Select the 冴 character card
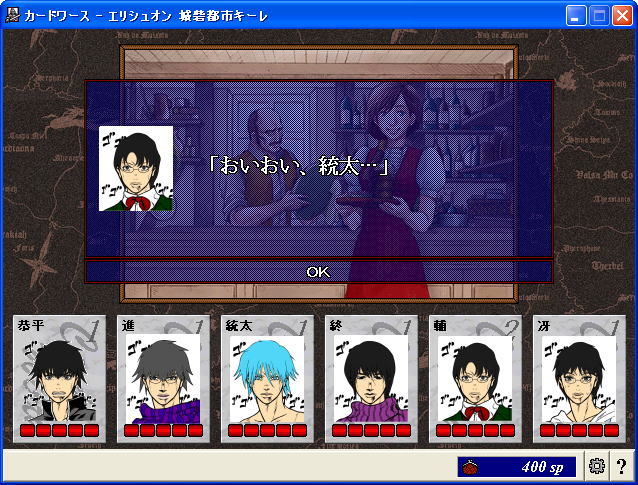 579,379
